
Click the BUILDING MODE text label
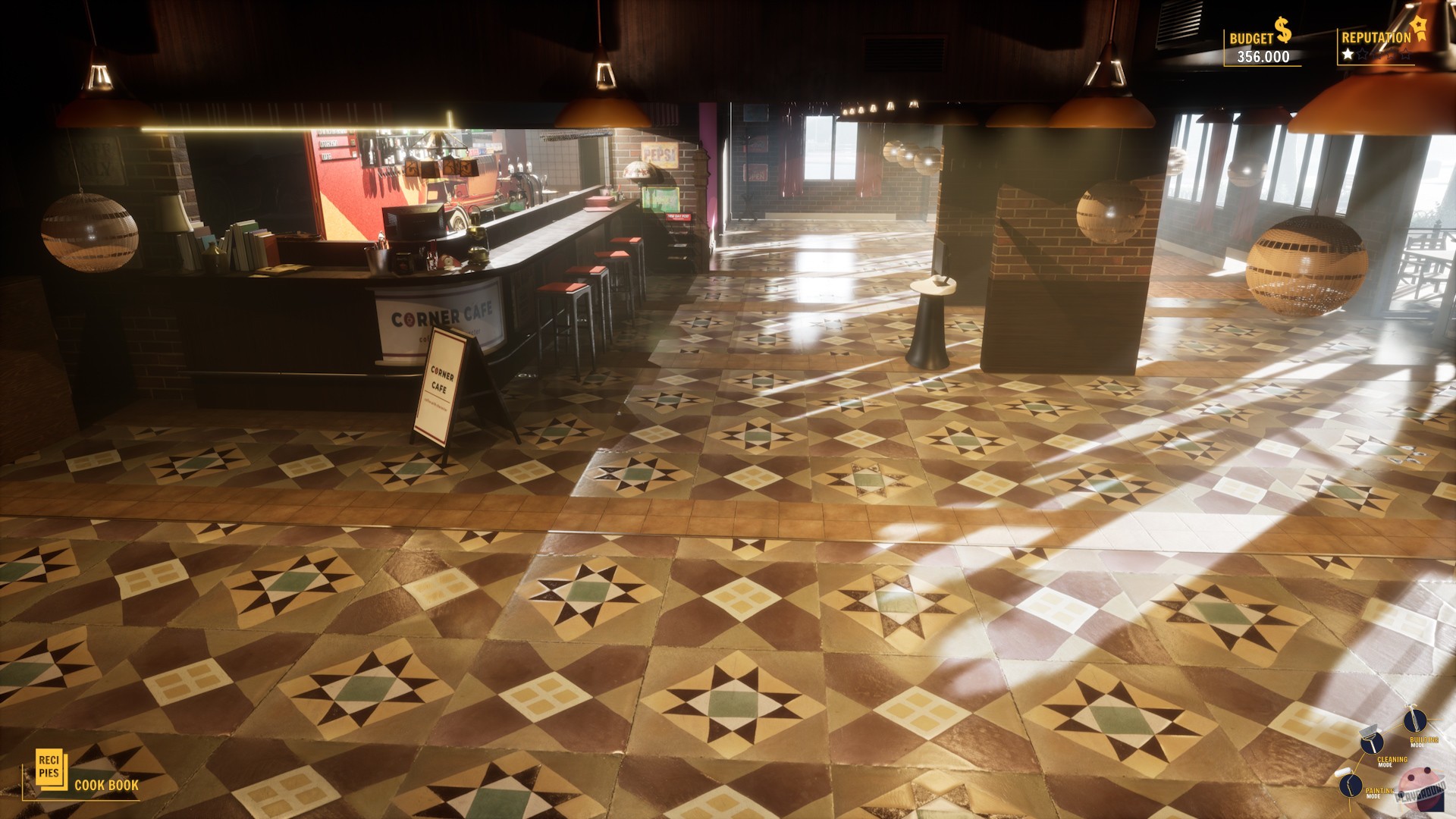[x=1424, y=739]
